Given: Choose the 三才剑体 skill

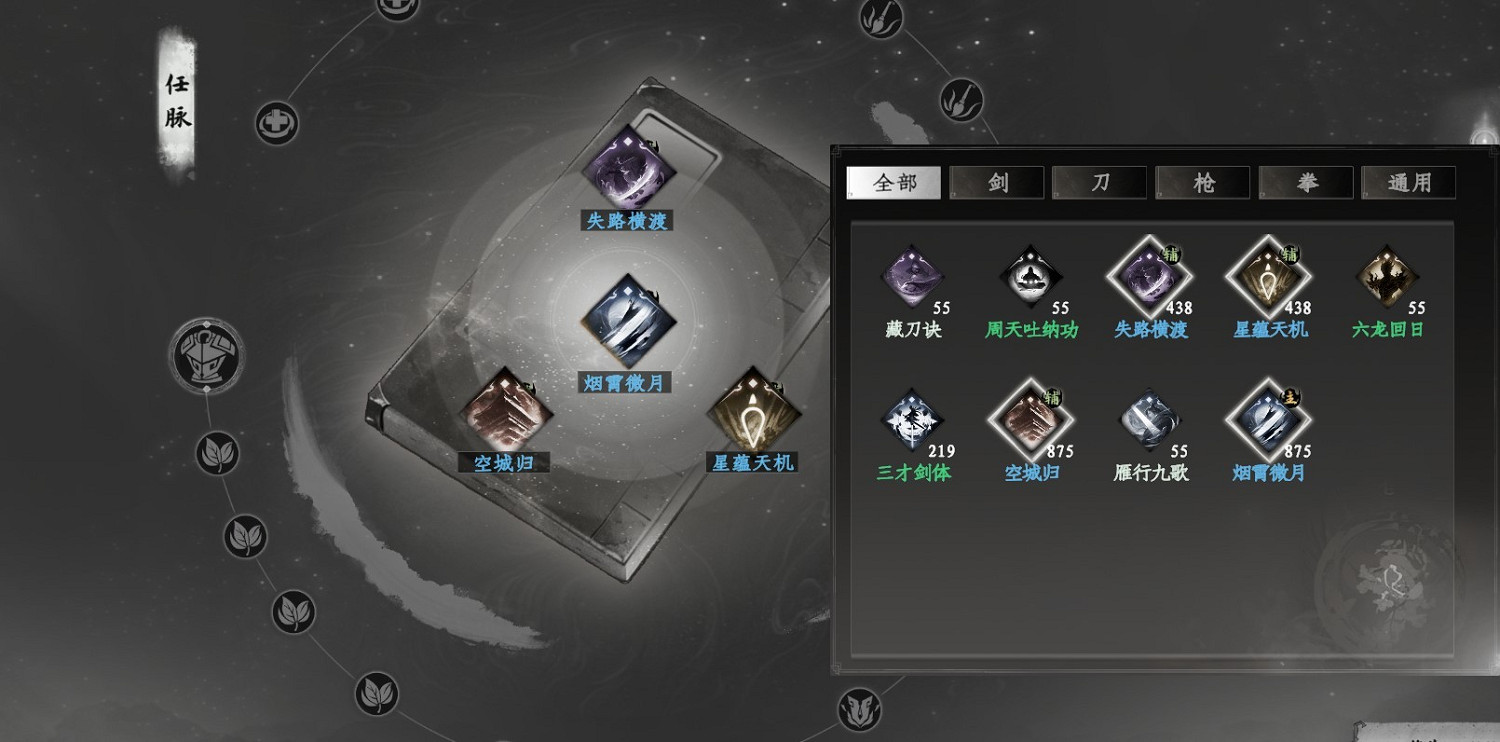Looking at the screenshot, I should coord(913,421).
